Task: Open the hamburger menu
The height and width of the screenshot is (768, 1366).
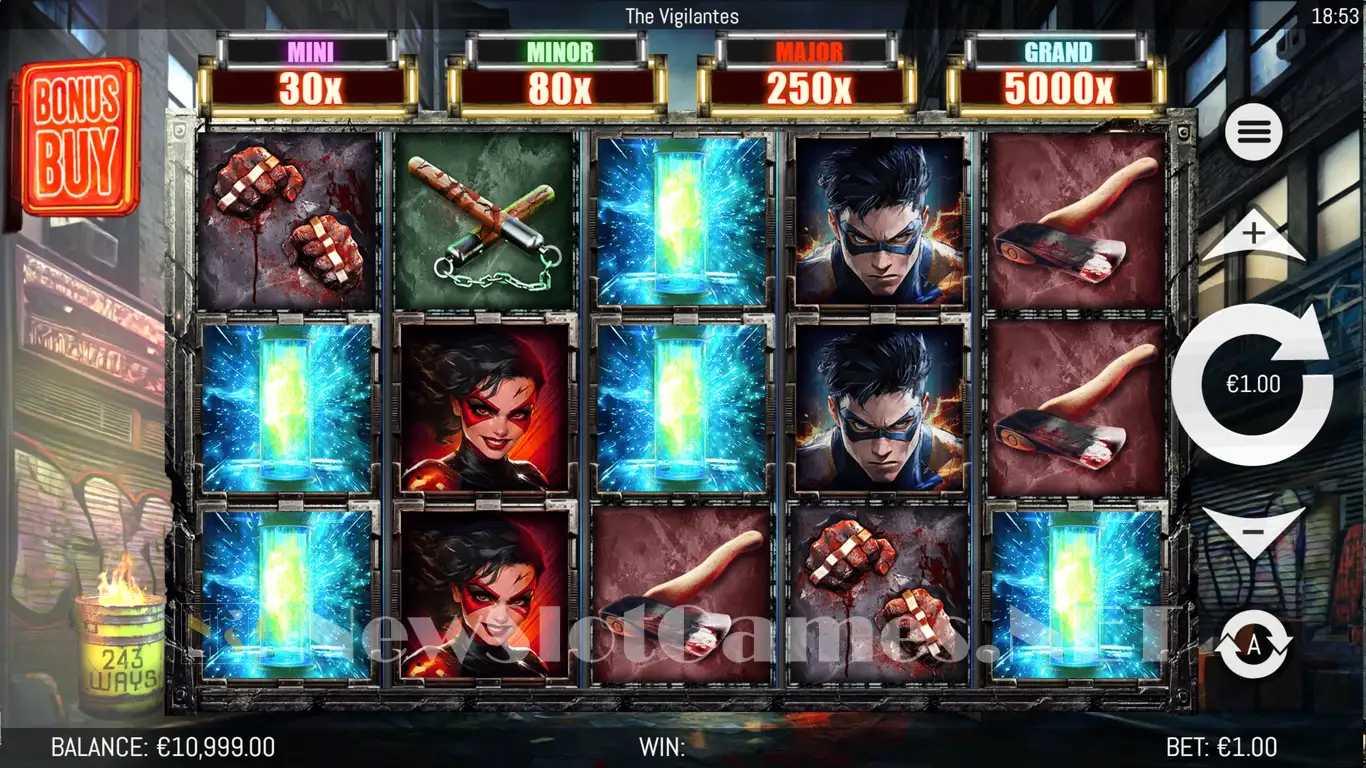Action: point(1253,131)
